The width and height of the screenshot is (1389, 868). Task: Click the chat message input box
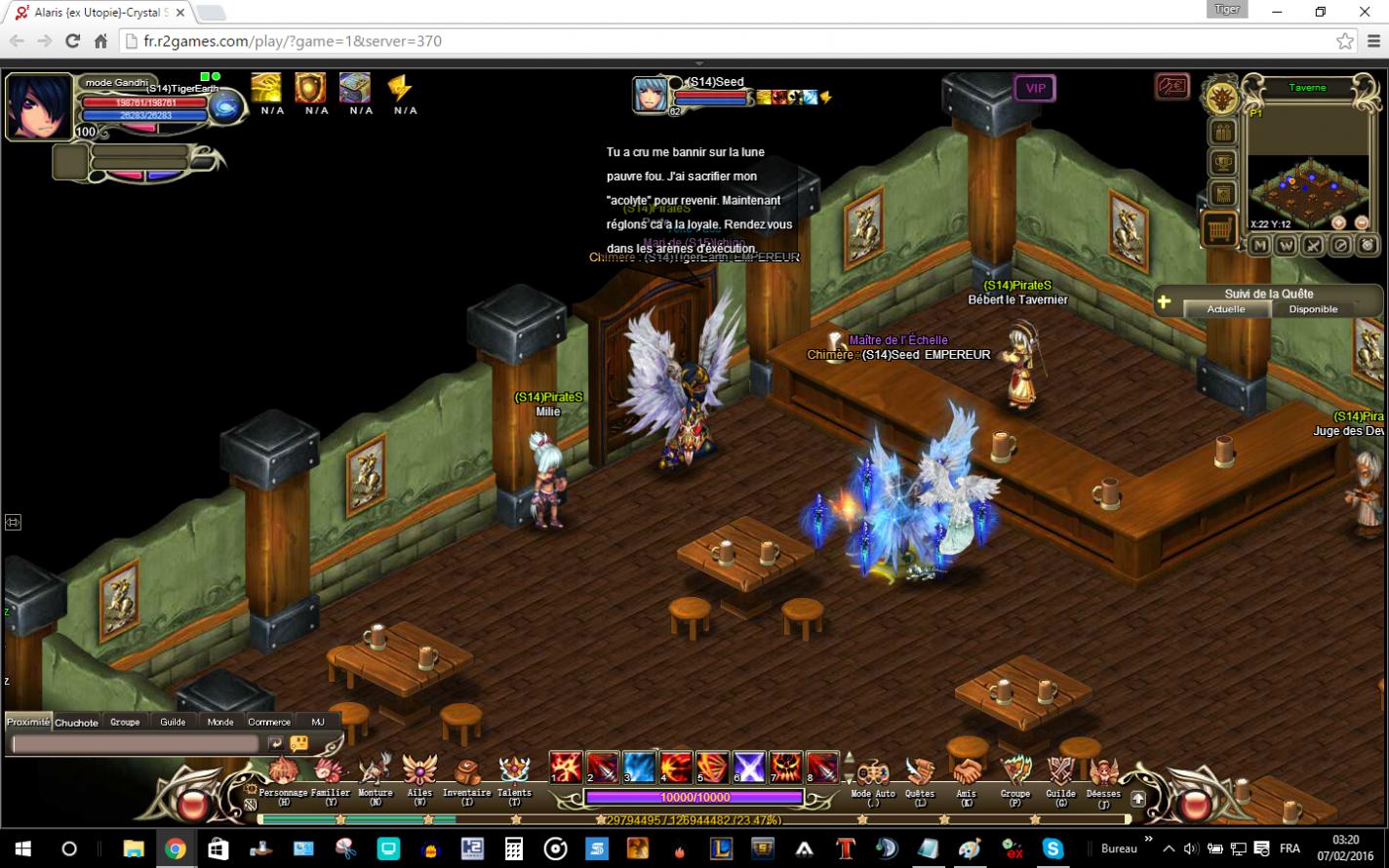(135, 744)
